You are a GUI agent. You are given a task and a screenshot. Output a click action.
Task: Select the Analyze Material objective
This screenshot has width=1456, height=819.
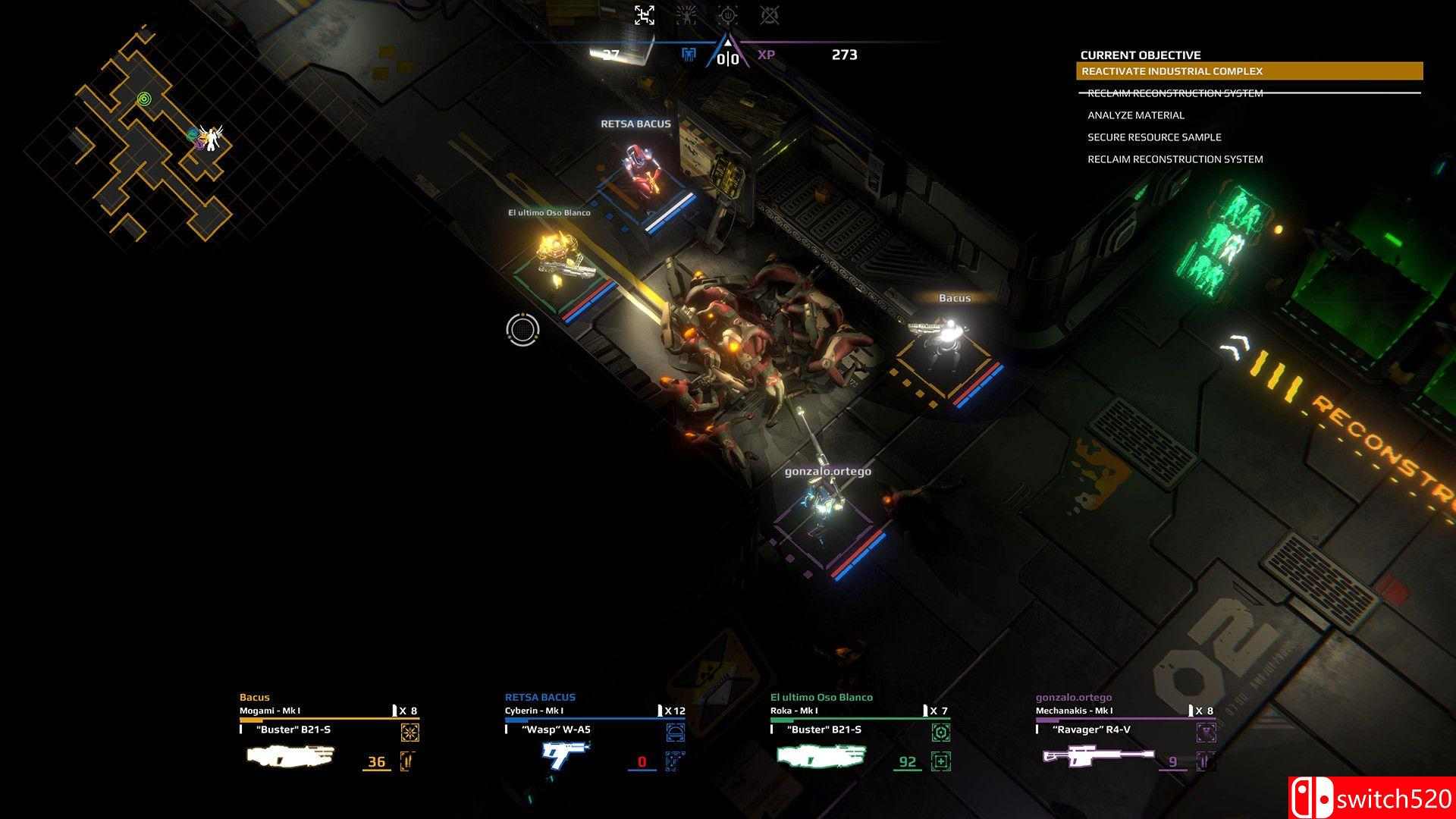point(1135,115)
